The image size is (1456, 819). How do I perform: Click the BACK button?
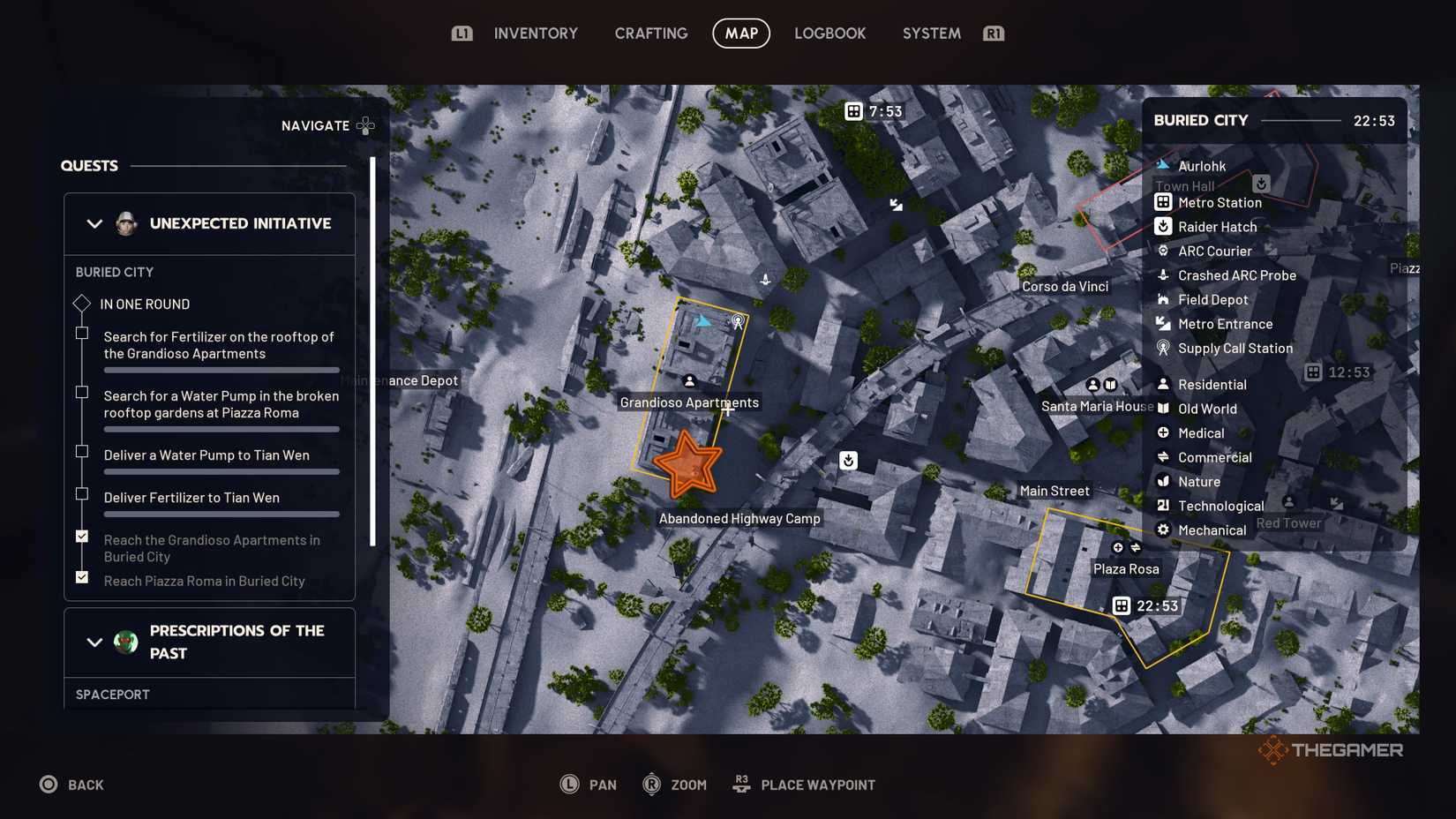click(71, 784)
